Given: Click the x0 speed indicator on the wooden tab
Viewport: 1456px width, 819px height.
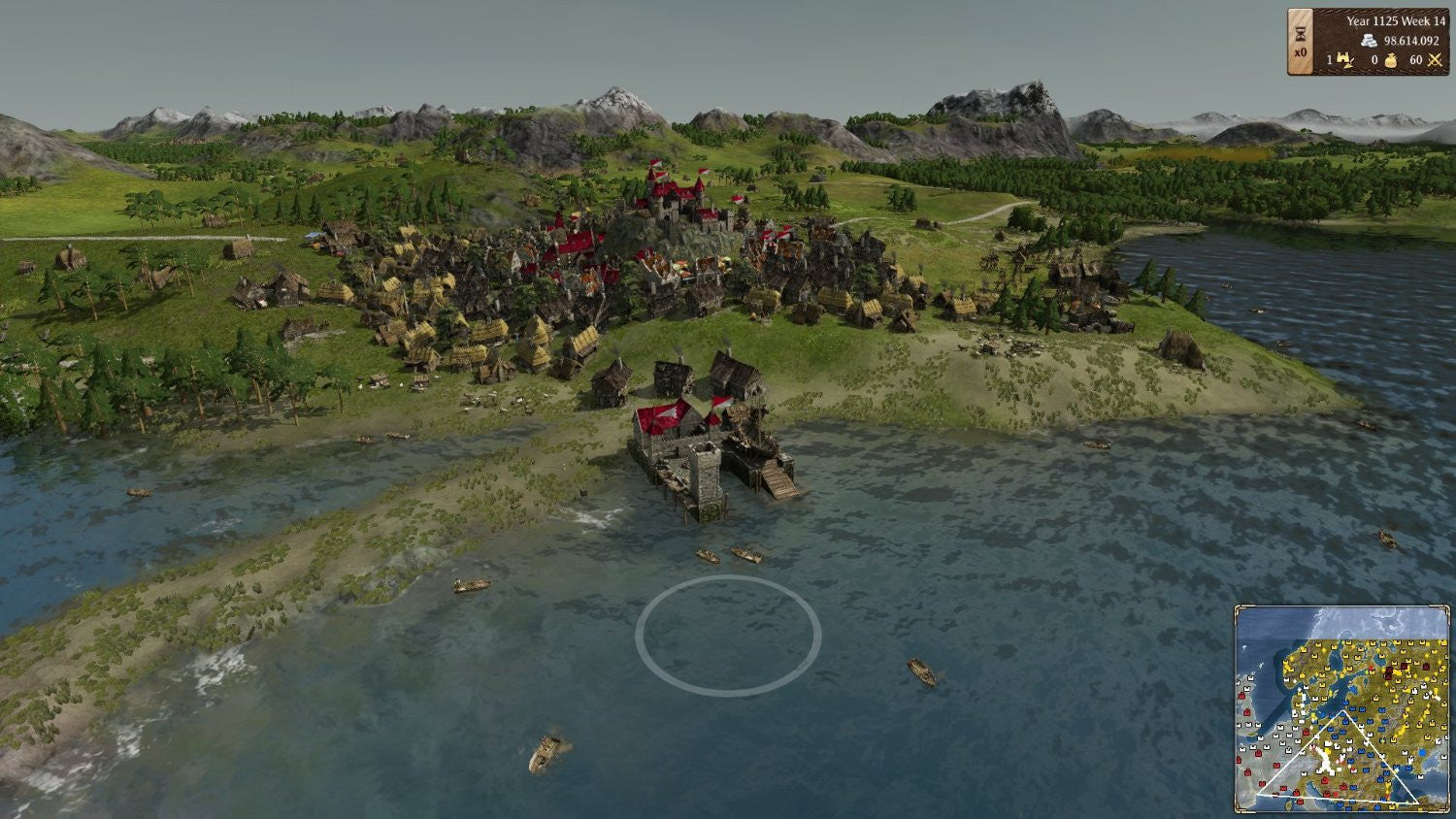Looking at the screenshot, I should click(1300, 55).
